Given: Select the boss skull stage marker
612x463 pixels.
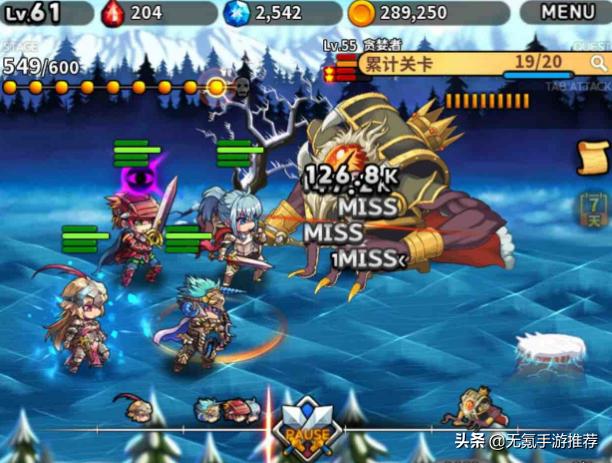Looking at the screenshot, I should tap(241, 87).
